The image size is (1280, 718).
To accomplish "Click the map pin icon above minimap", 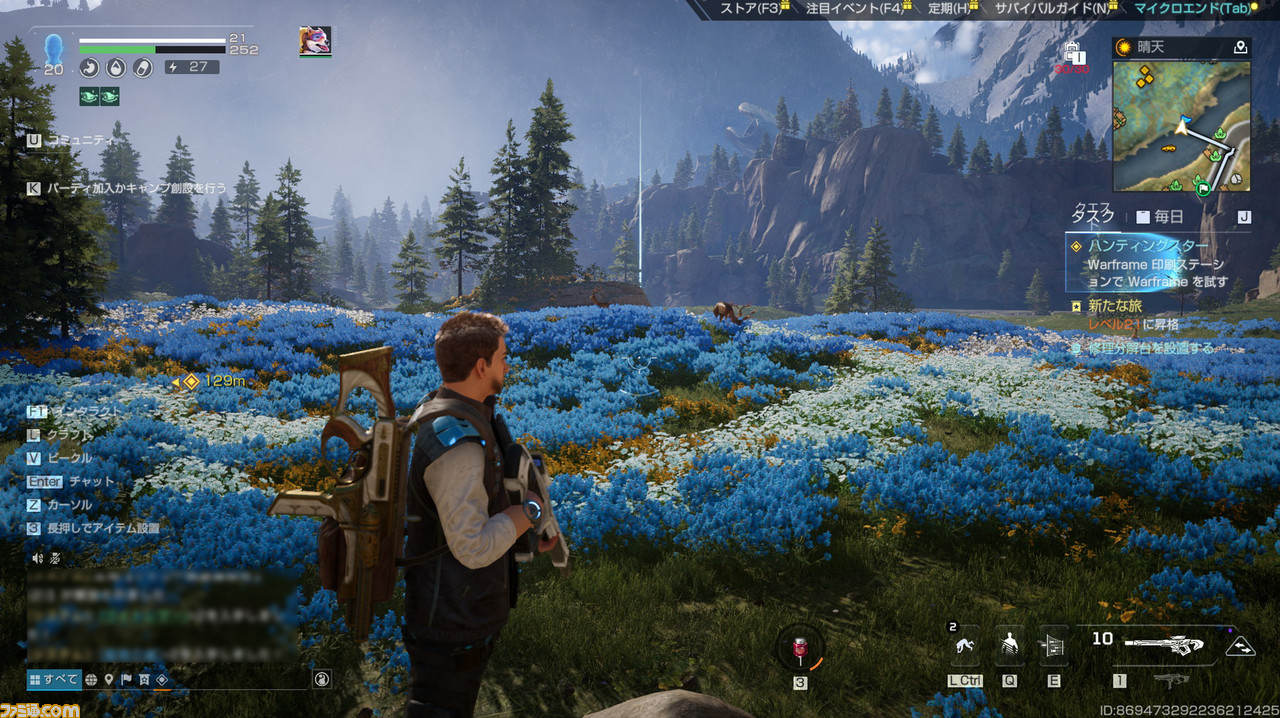I will (1240, 47).
